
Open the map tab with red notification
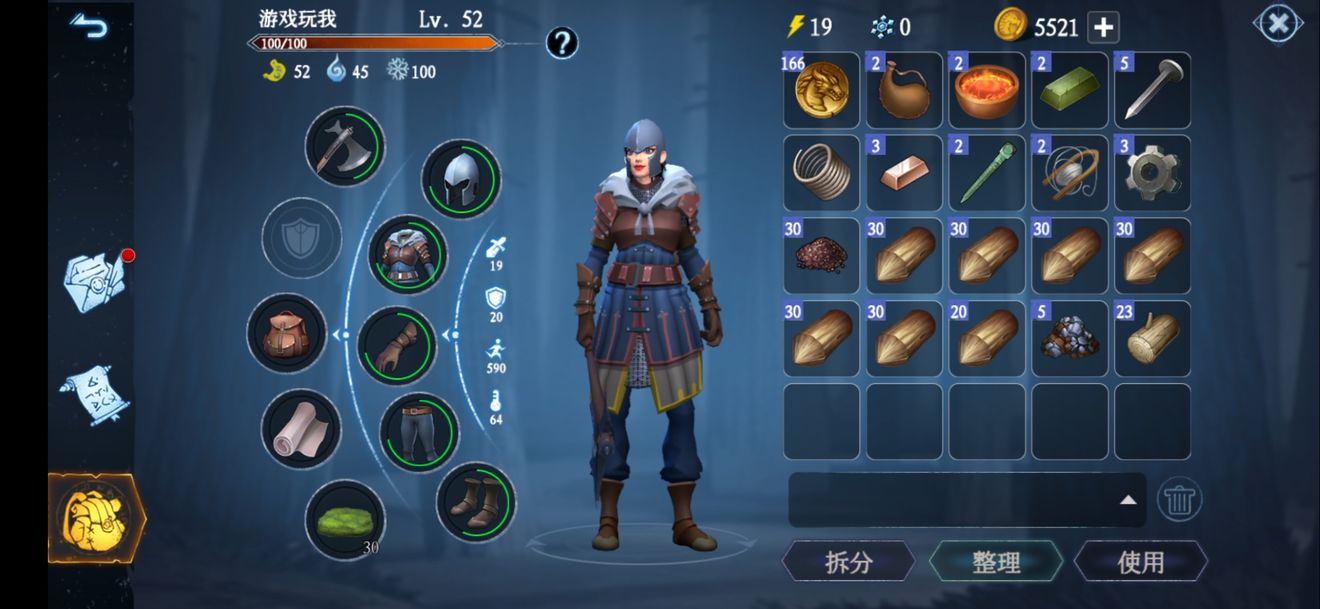(x=96, y=282)
